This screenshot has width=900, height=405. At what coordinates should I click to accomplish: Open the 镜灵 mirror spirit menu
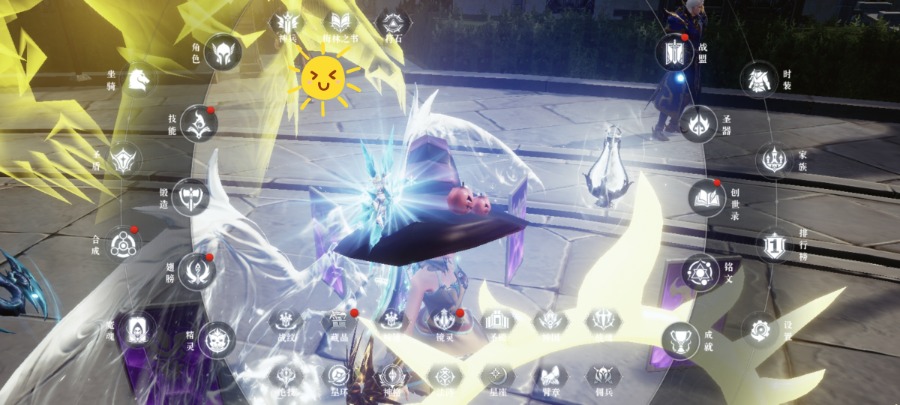pyautogui.click(x=444, y=320)
